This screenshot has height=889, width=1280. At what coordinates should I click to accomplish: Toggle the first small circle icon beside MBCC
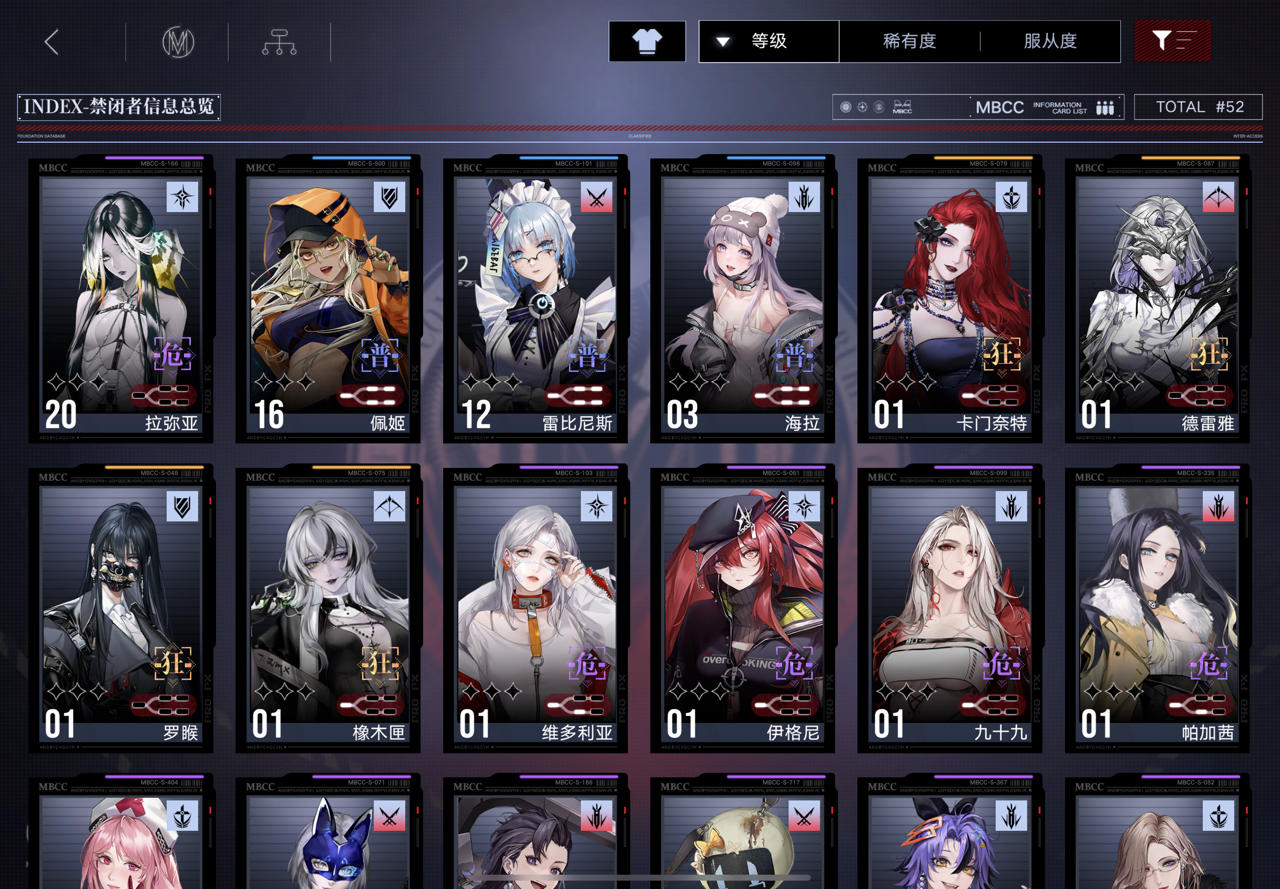[846, 107]
